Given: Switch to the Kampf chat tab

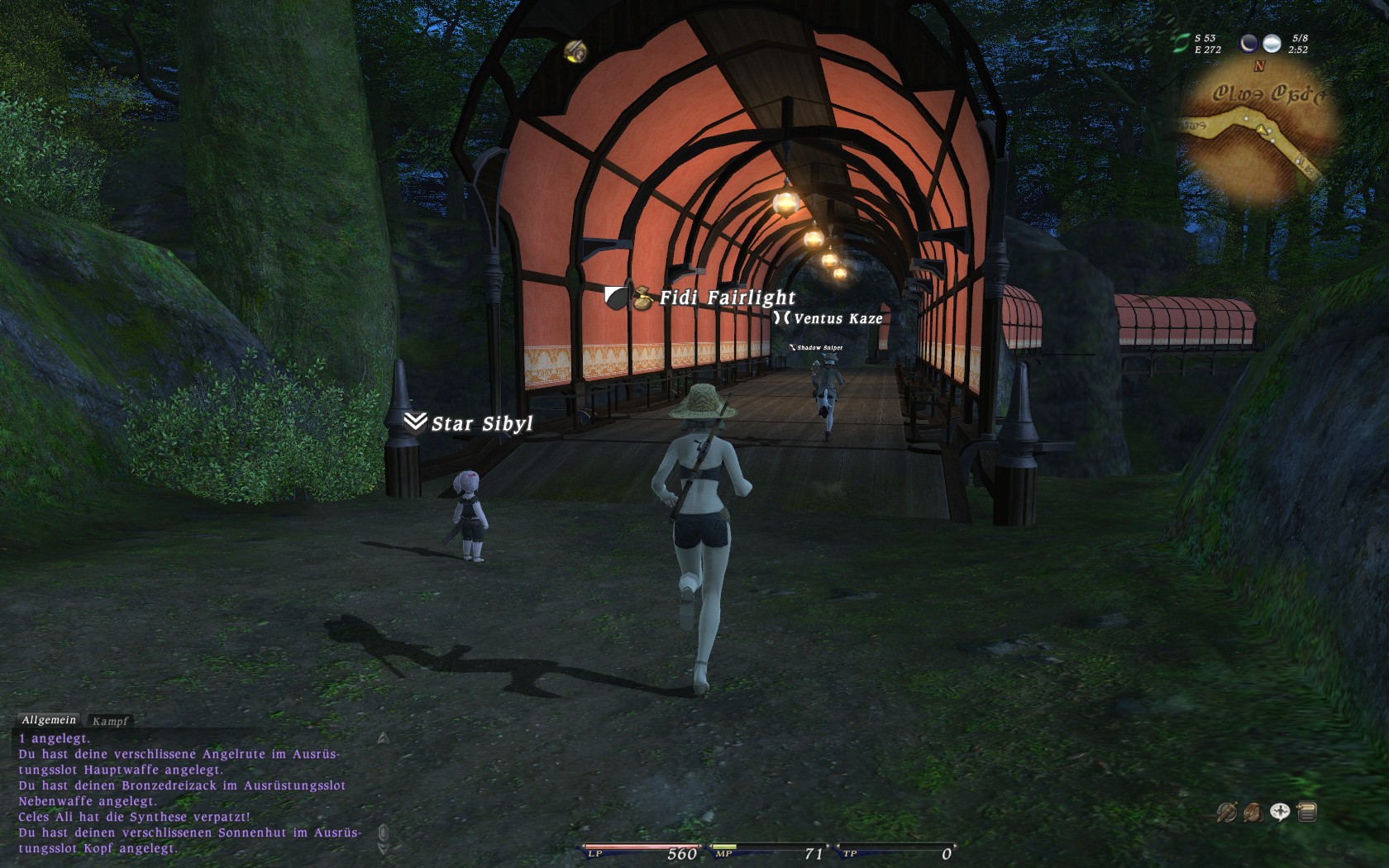Looking at the screenshot, I should coord(110,722).
